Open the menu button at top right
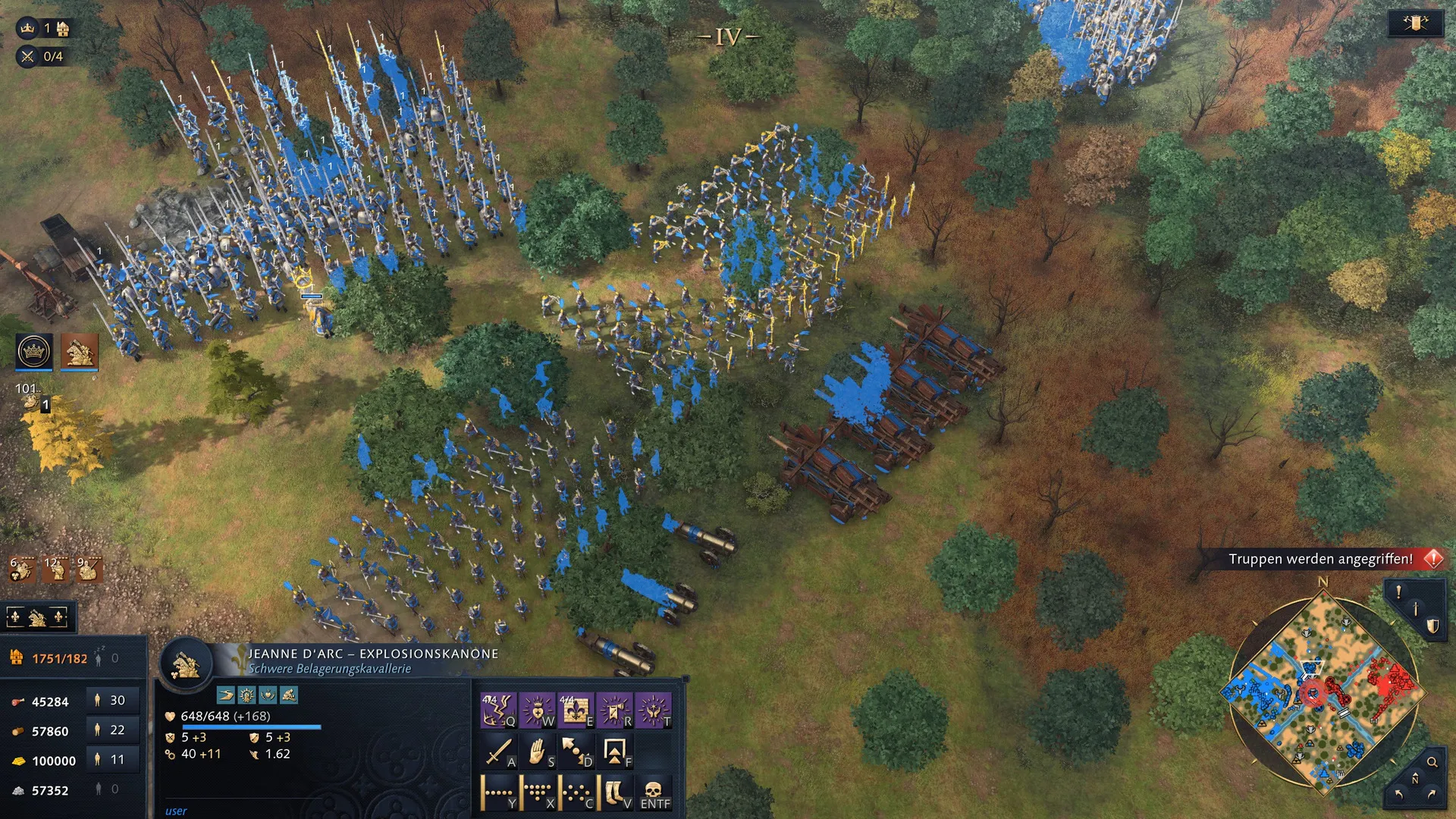The width and height of the screenshot is (1456, 819). [1415, 24]
